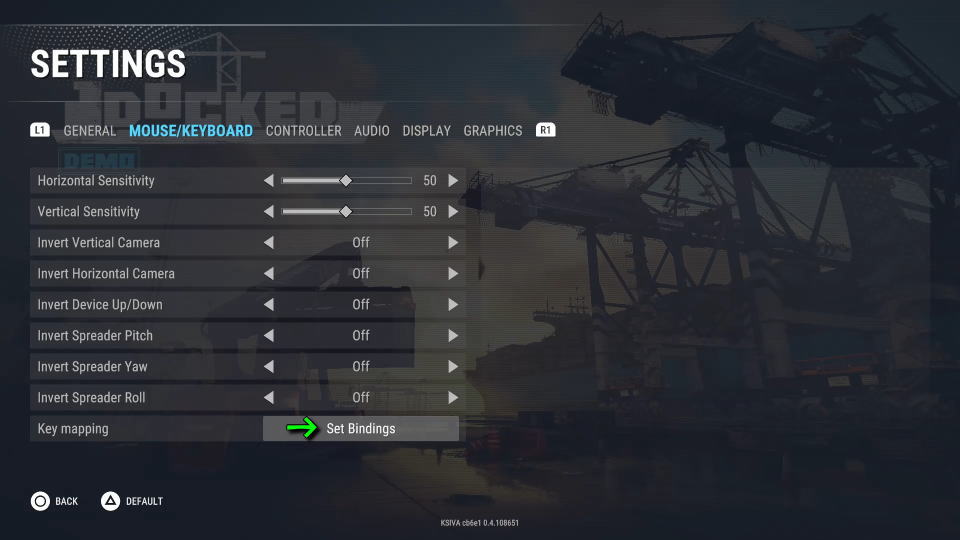960x540 pixels.
Task: Go to the Graphics tab
Action: click(492, 131)
